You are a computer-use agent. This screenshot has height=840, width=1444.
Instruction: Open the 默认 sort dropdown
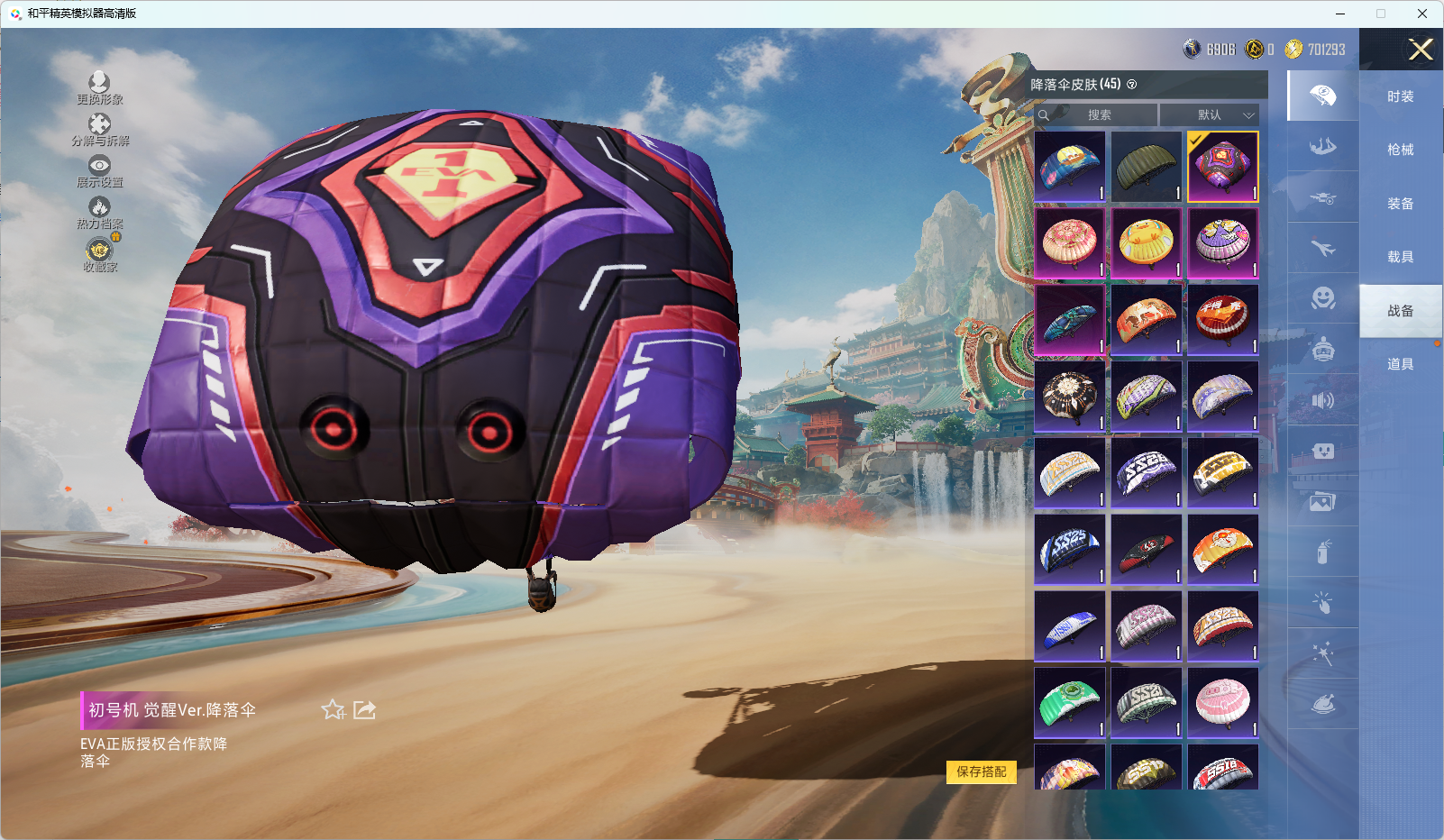[x=1209, y=115]
